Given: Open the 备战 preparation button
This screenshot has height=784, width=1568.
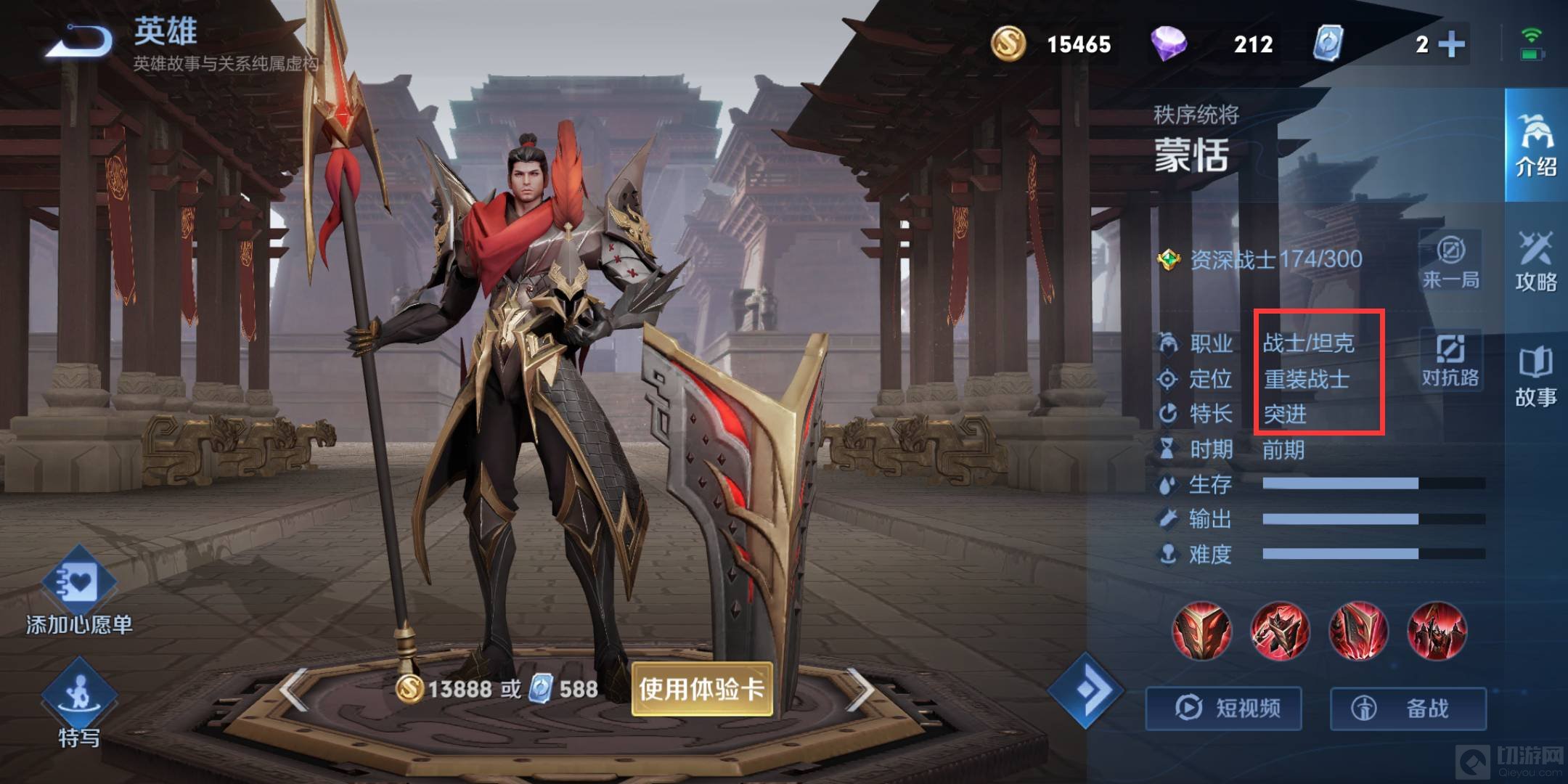Looking at the screenshot, I should [1408, 708].
